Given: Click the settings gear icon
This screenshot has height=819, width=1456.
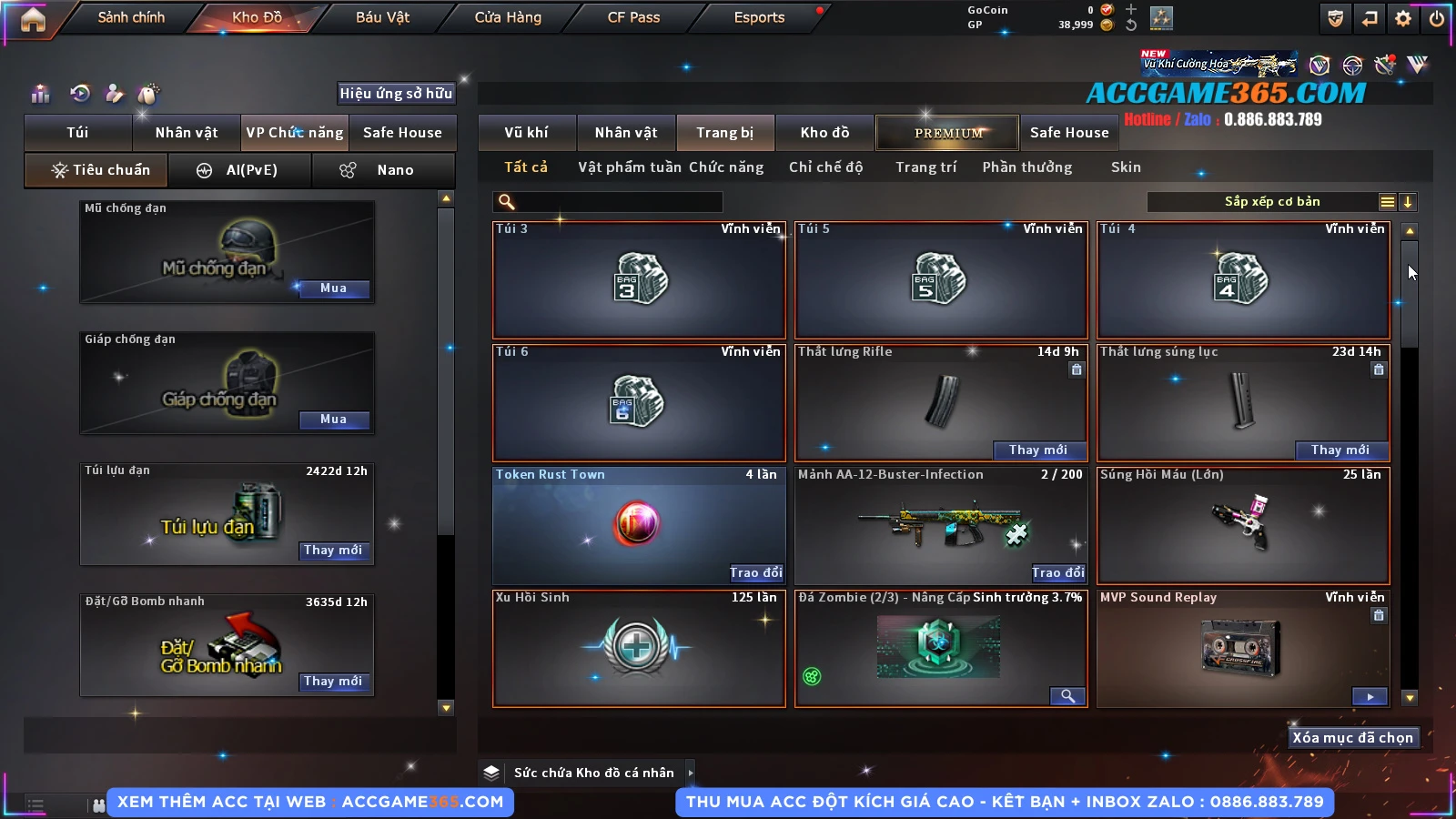Looking at the screenshot, I should (x=1403, y=18).
